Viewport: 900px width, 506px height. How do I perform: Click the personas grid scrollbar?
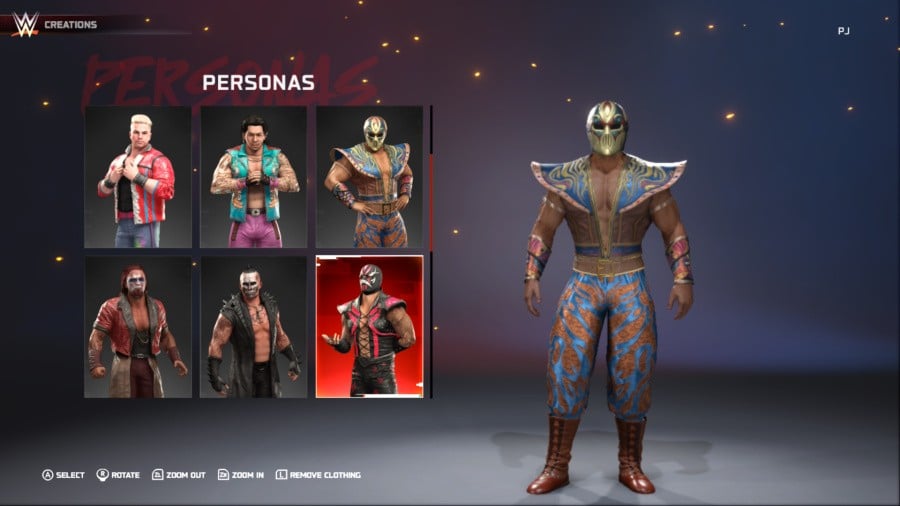(431, 200)
